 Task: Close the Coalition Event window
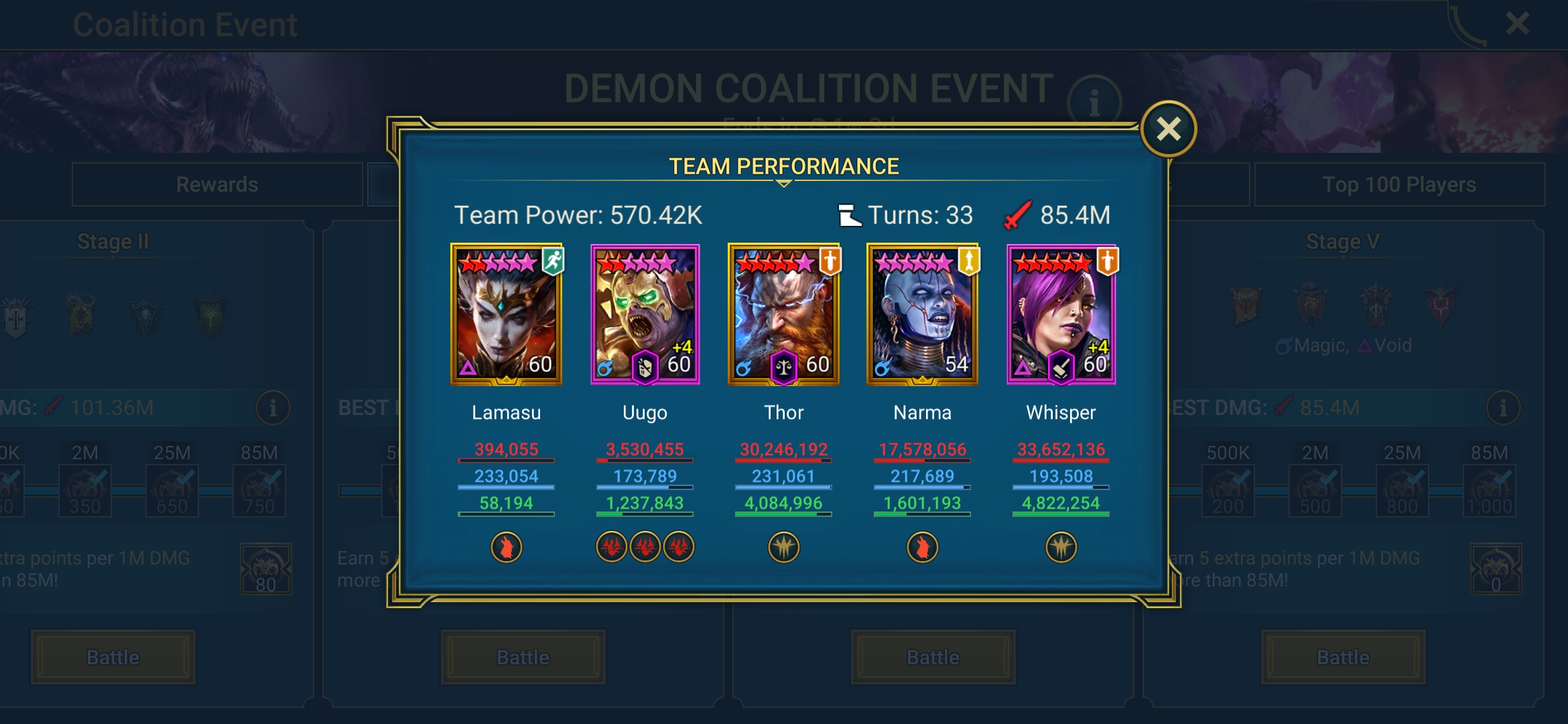(1517, 24)
